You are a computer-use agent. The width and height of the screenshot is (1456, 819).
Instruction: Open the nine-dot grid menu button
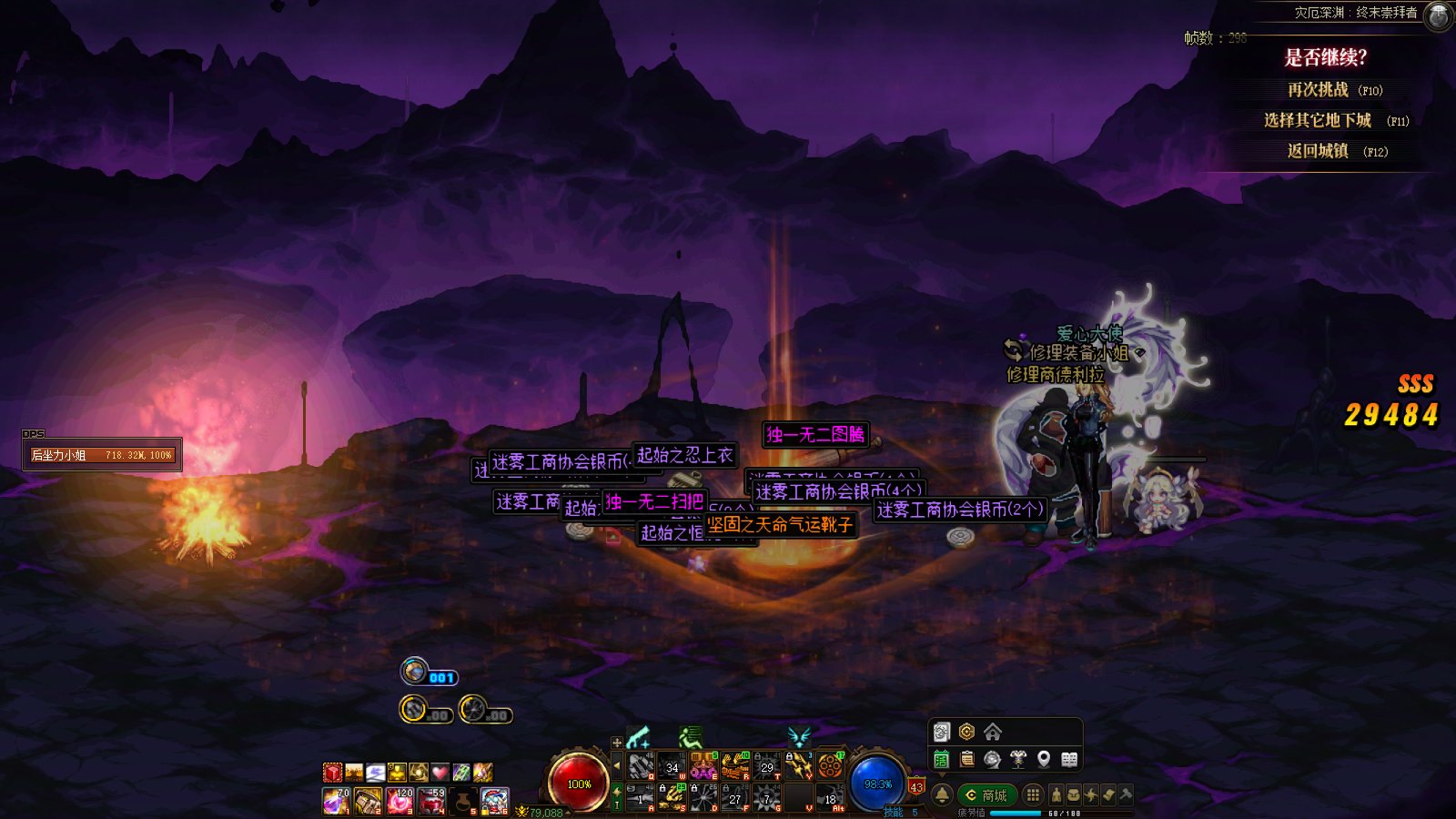pos(1033,794)
